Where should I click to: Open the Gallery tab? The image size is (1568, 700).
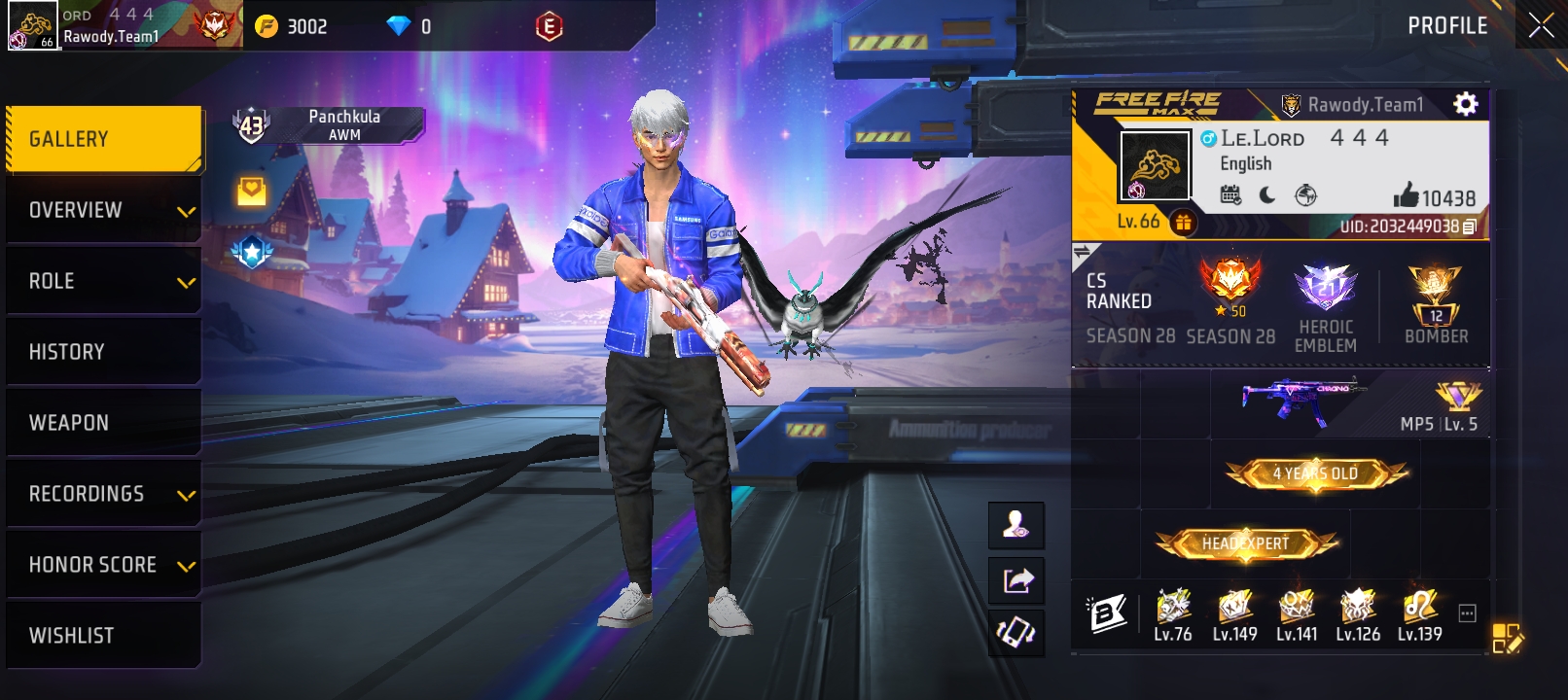(103, 139)
